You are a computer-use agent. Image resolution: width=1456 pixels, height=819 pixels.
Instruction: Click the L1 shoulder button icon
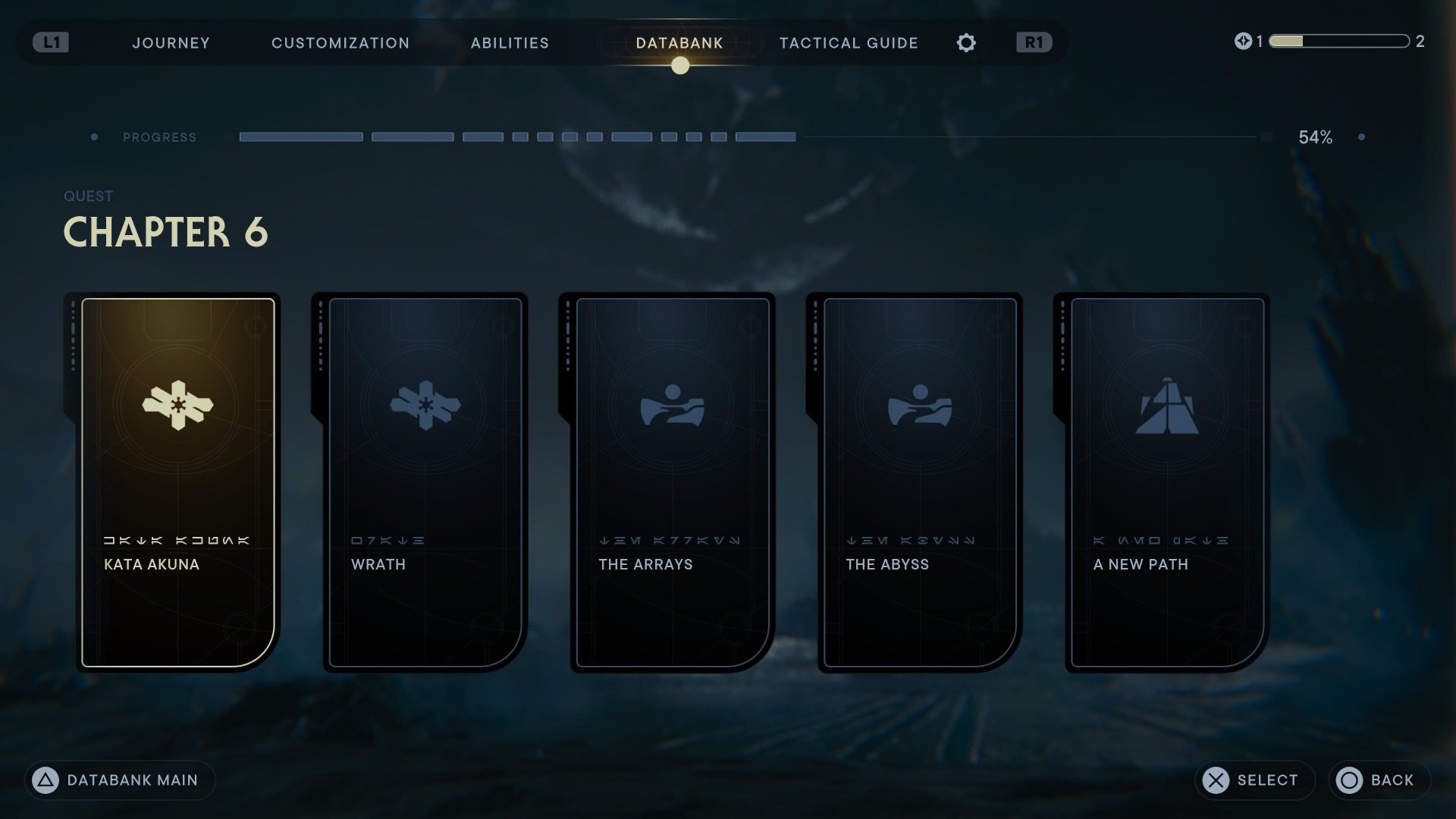coord(50,43)
